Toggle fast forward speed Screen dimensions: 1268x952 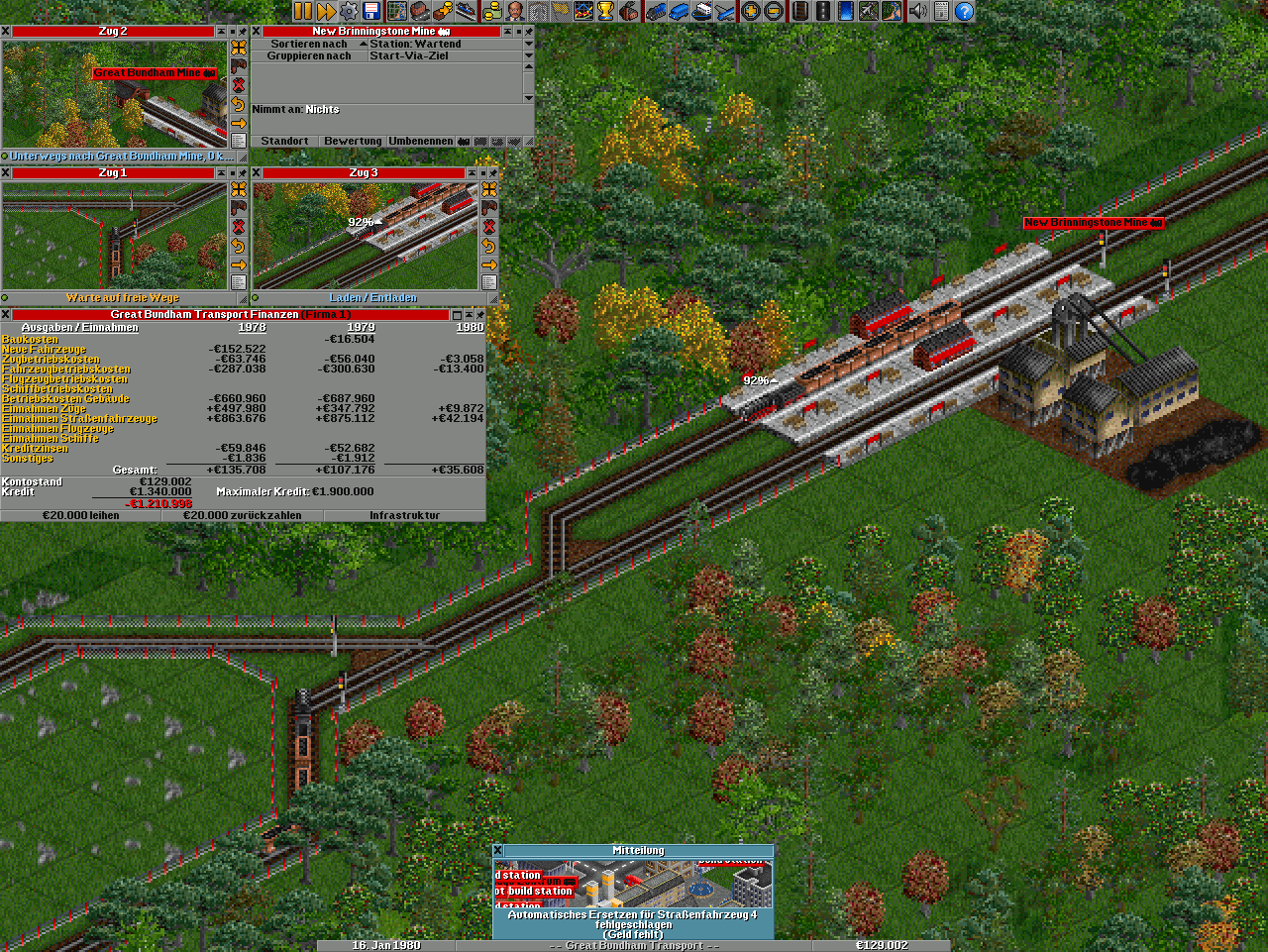[x=326, y=11]
